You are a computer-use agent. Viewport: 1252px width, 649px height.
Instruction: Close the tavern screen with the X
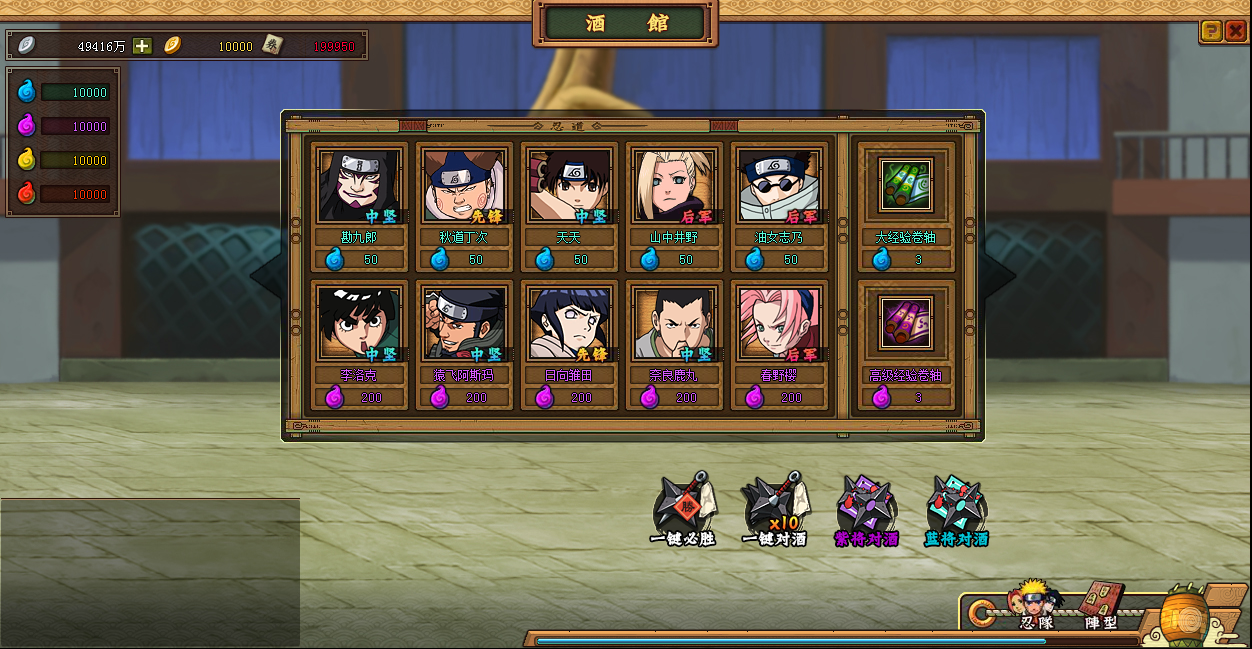pyautogui.click(x=1235, y=31)
